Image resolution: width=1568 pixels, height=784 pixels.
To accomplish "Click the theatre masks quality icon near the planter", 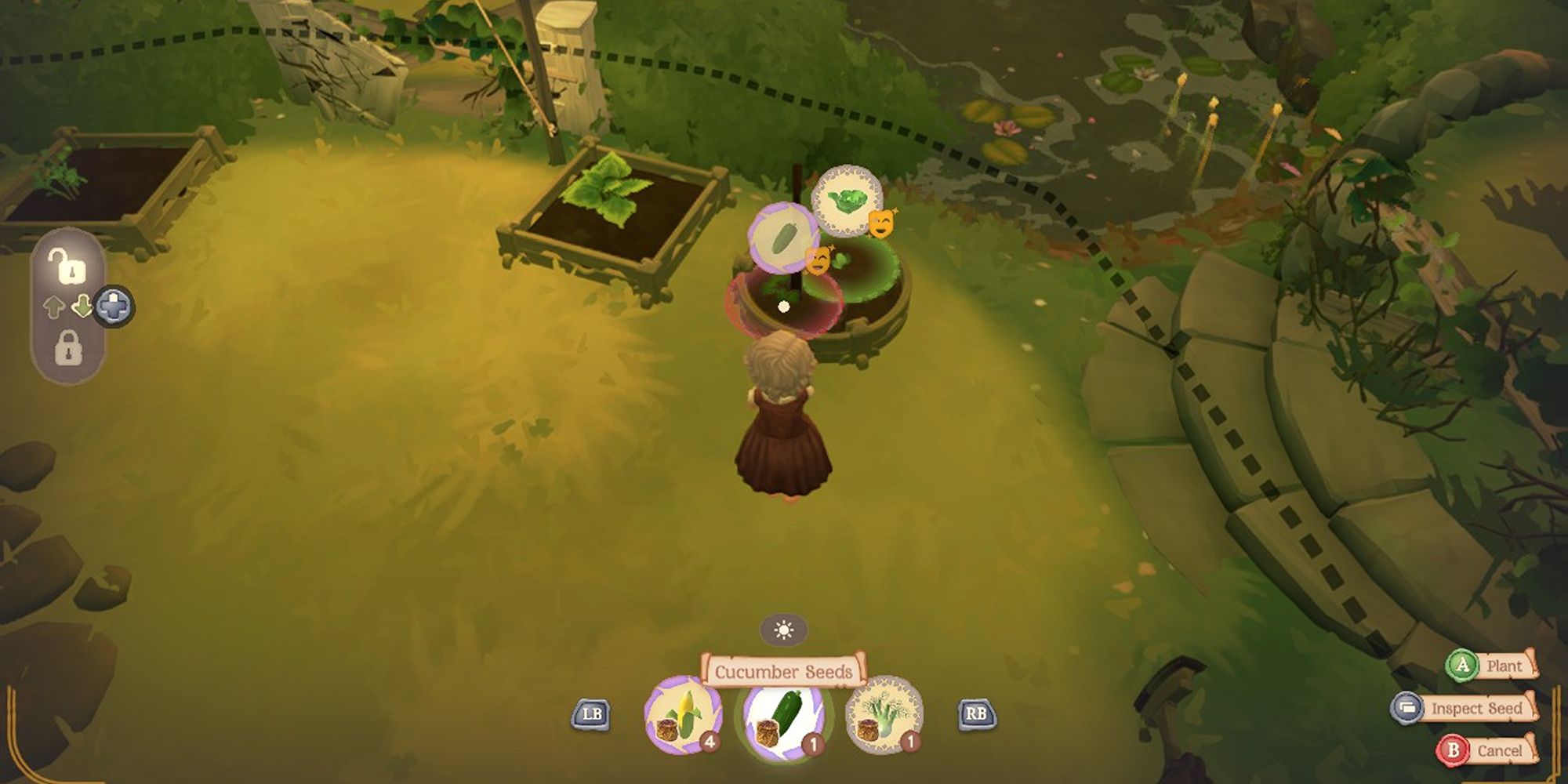I will (x=881, y=225).
